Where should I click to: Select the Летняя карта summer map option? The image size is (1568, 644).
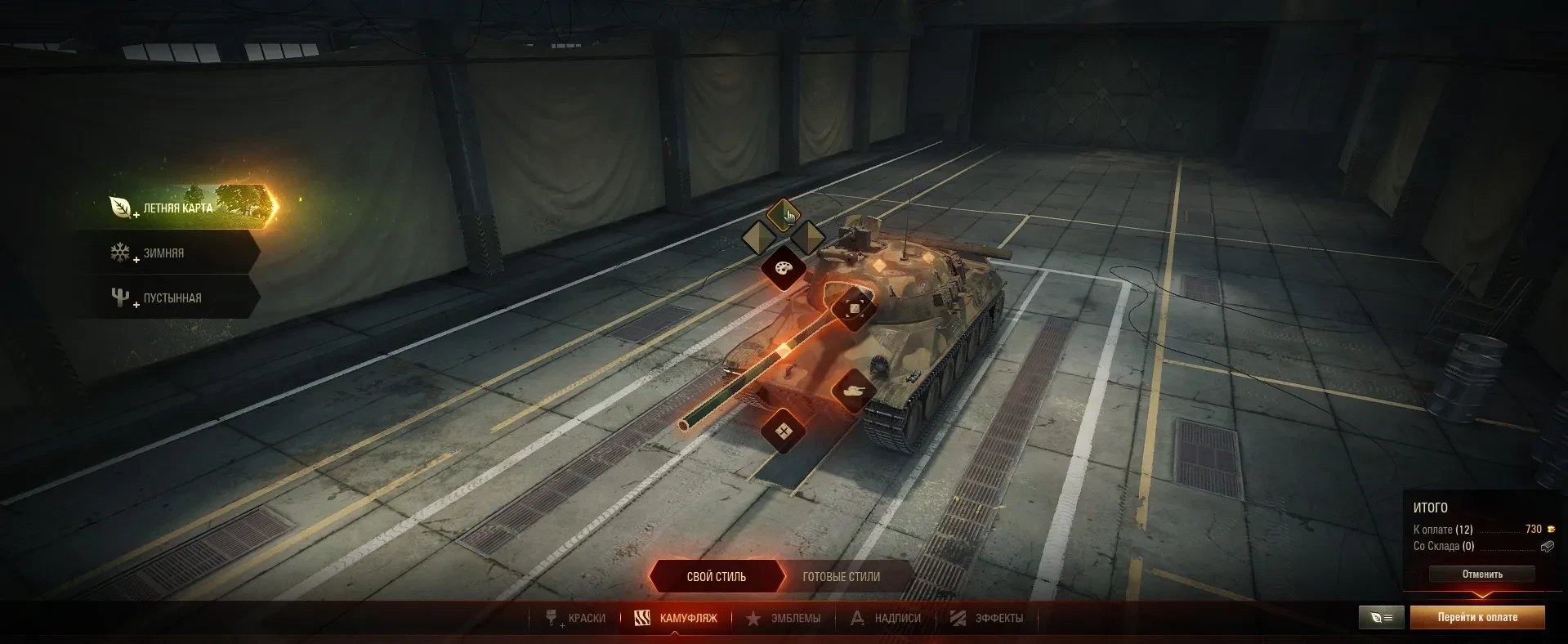177,208
